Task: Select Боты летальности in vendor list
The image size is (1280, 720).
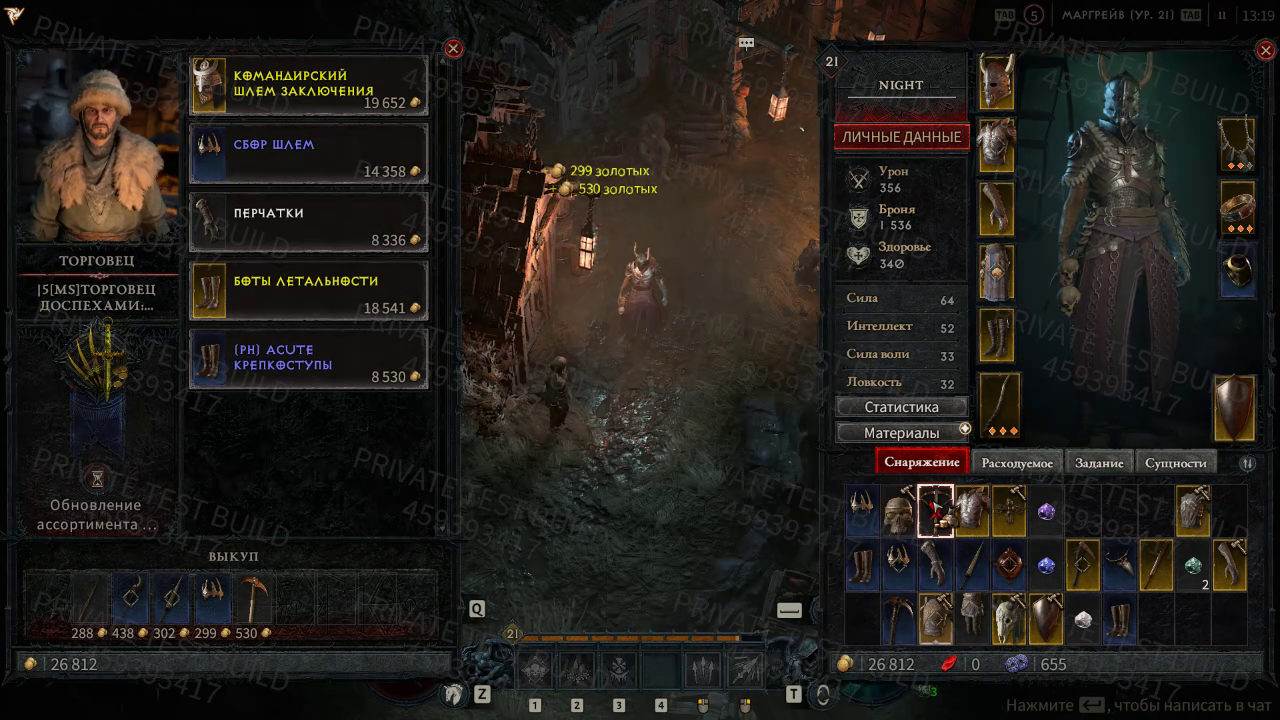Action: pyautogui.click(x=307, y=290)
